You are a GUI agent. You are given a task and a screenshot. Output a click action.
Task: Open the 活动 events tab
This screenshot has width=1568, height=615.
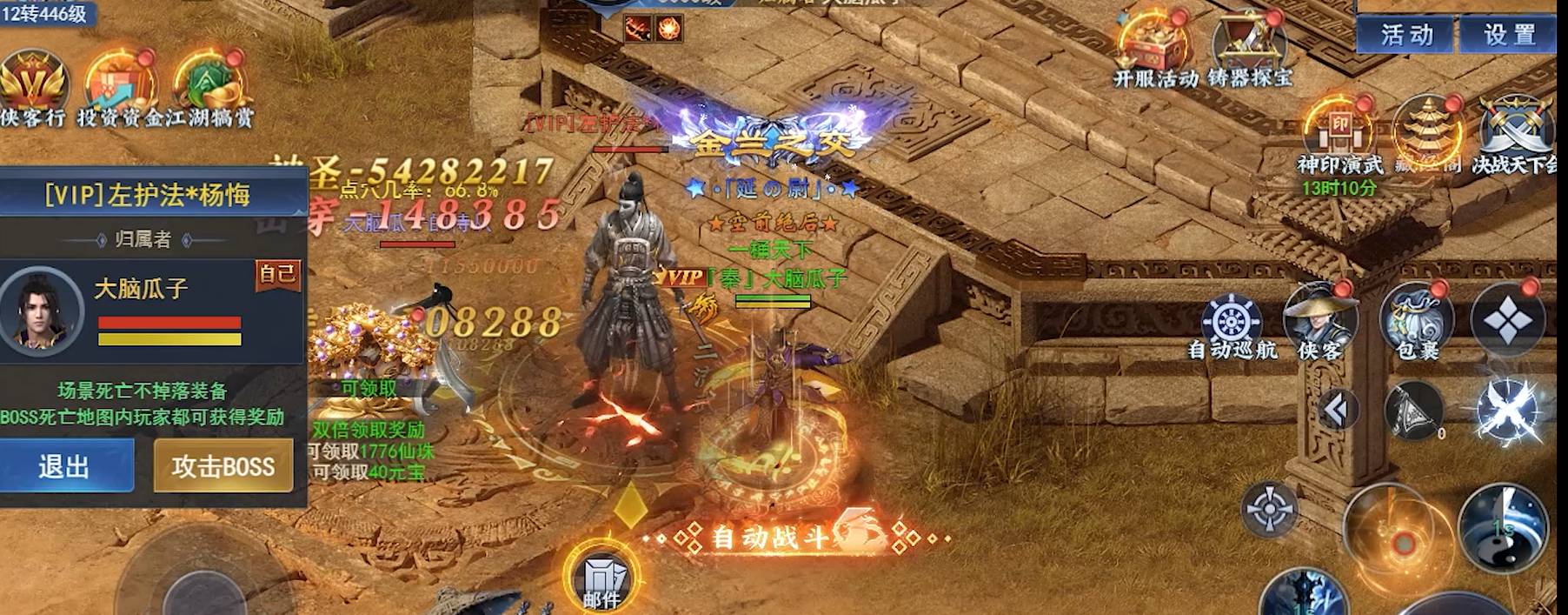tap(1406, 35)
